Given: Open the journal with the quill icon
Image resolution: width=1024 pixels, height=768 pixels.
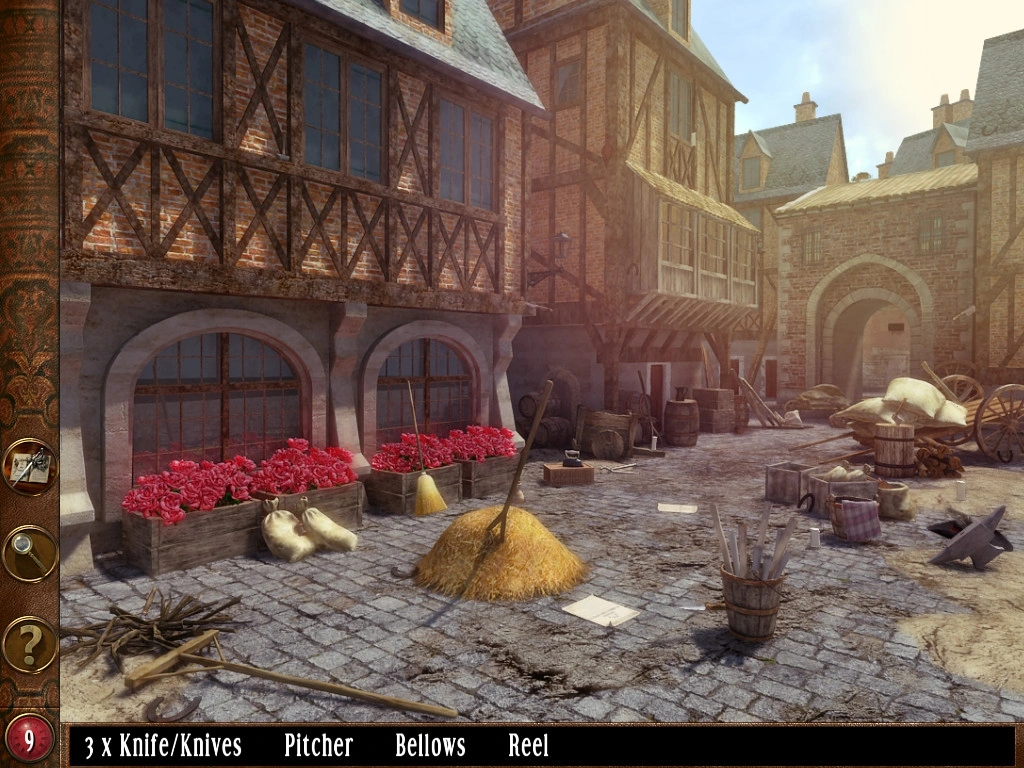Looking at the screenshot, I should click(x=29, y=467).
